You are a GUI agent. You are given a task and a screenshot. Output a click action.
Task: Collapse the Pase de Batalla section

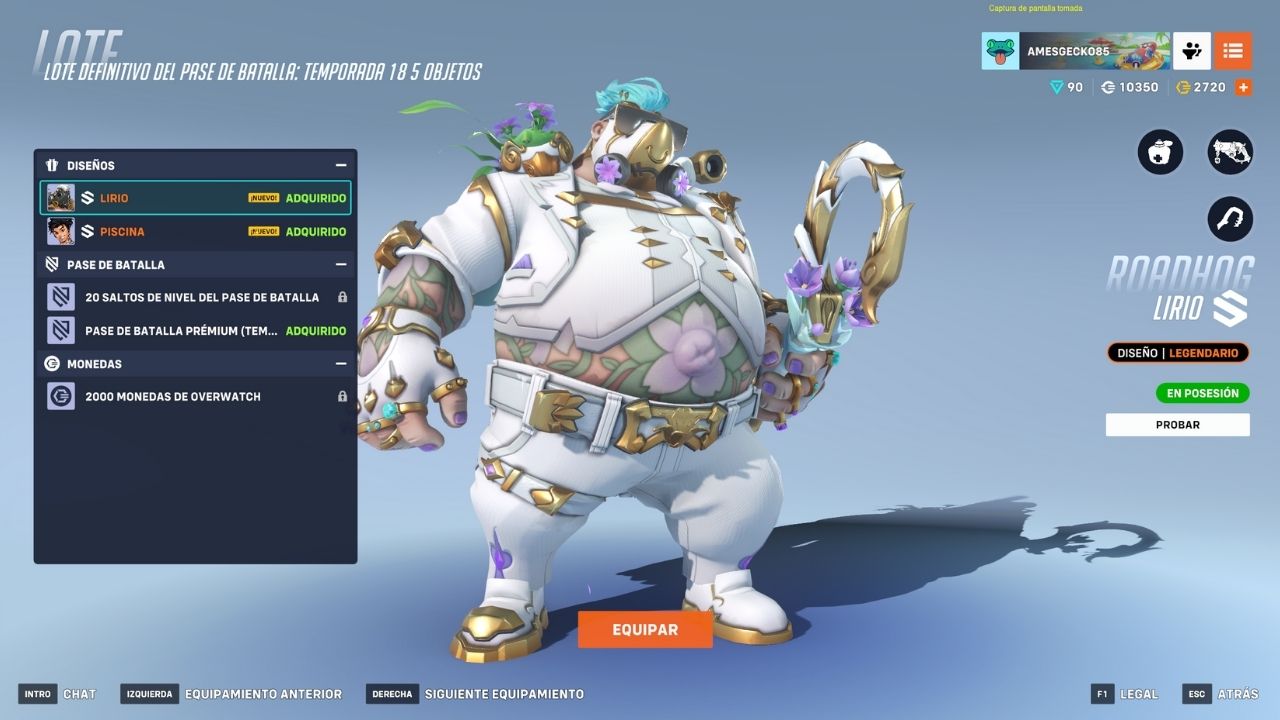341,264
